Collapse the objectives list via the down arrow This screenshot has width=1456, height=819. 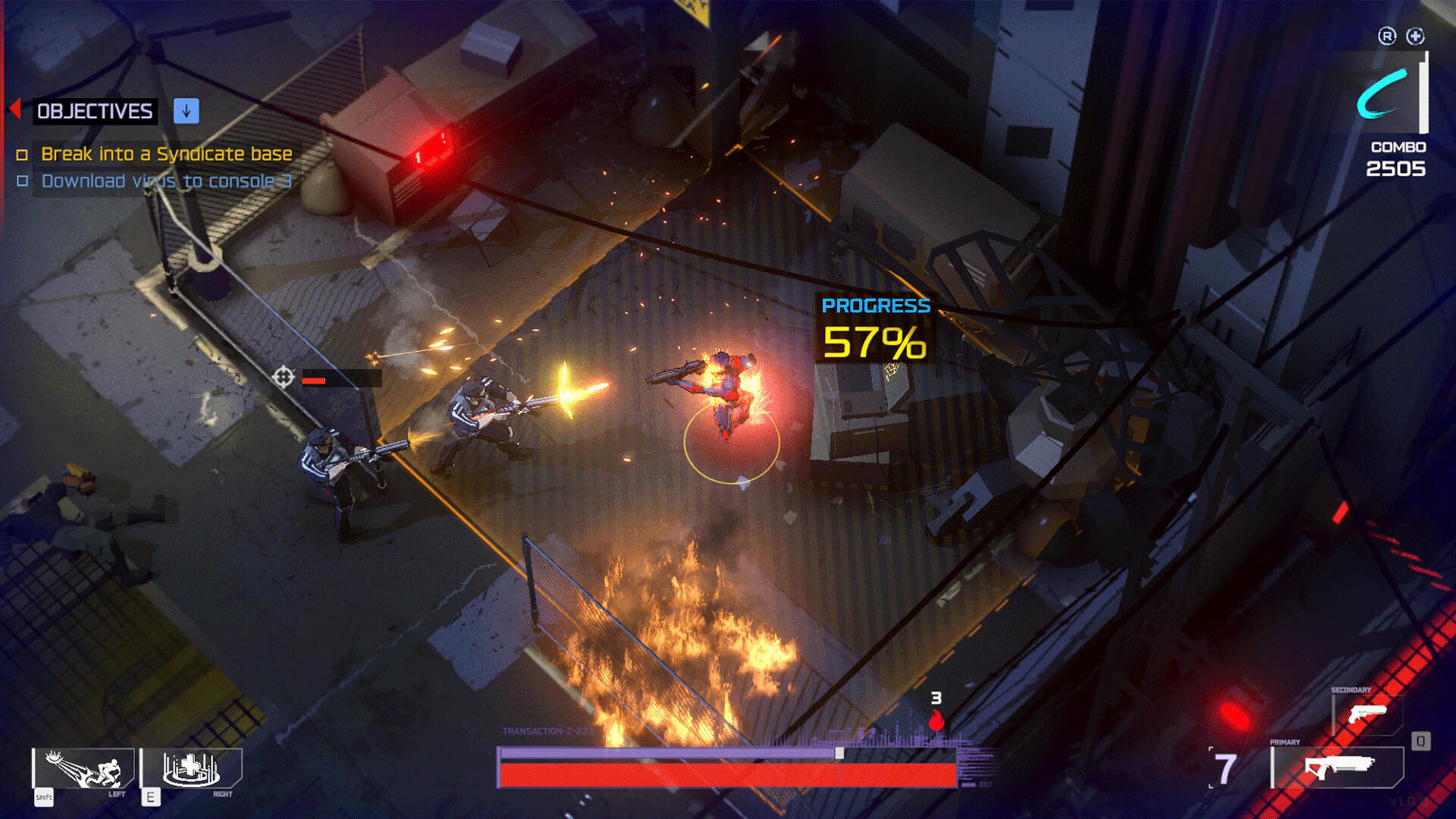[x=184, y=111]
